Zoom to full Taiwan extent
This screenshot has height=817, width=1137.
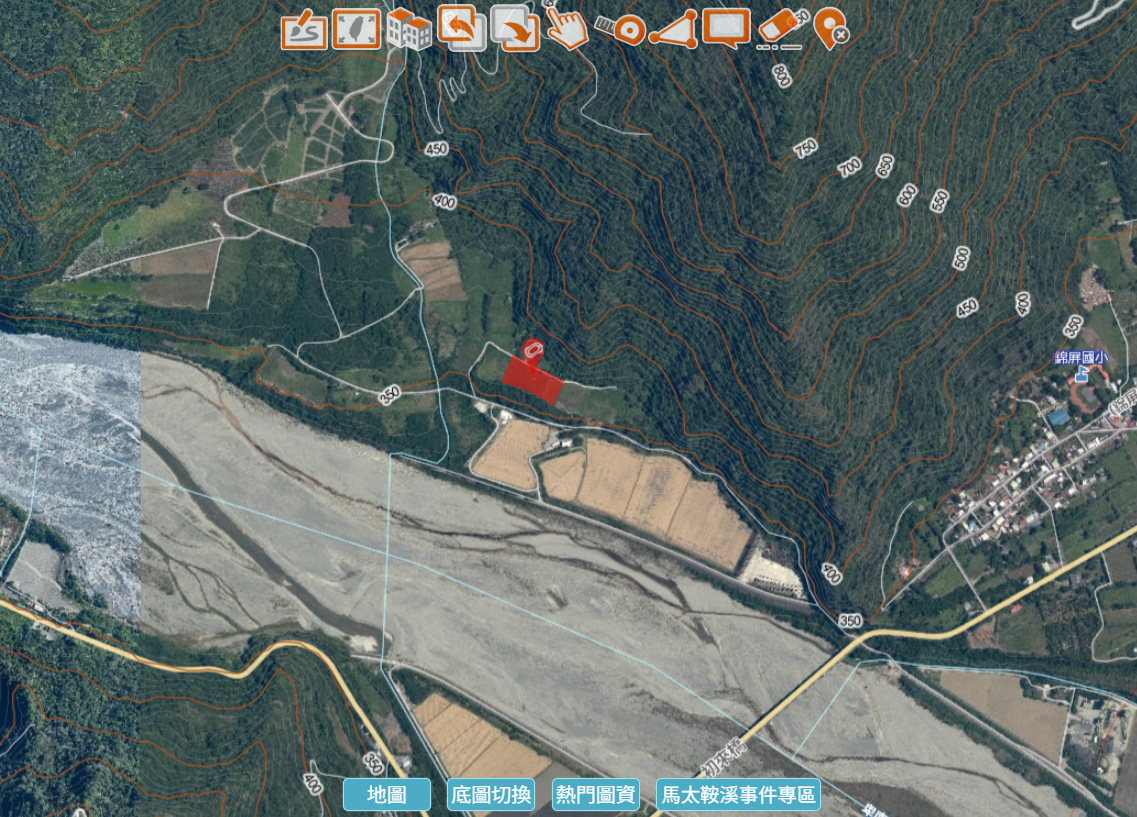click(x=356, y=29)
